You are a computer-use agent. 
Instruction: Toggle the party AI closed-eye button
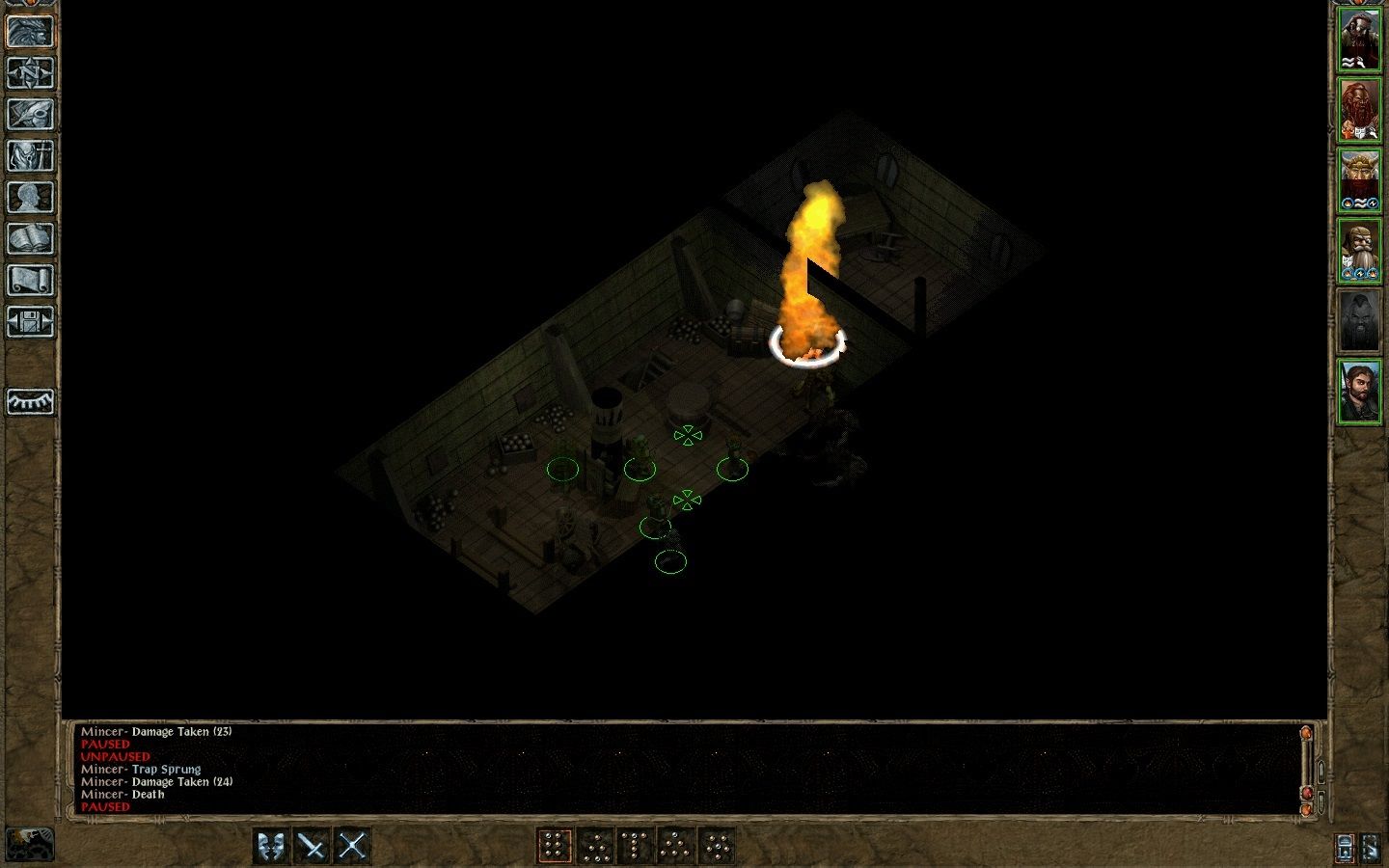[x=31, y=401]
